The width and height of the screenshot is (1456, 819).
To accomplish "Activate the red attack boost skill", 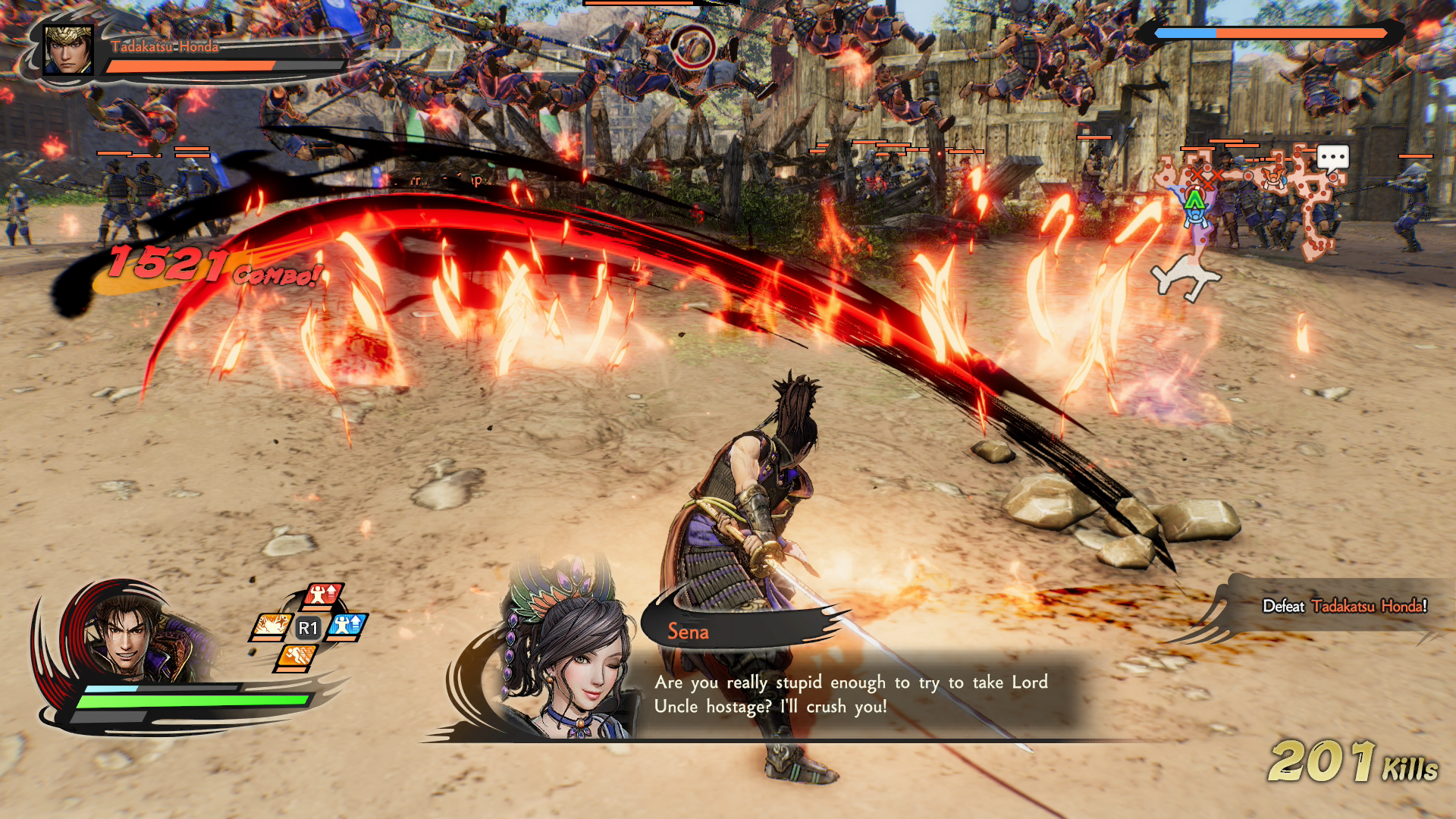I will (324, 596).
